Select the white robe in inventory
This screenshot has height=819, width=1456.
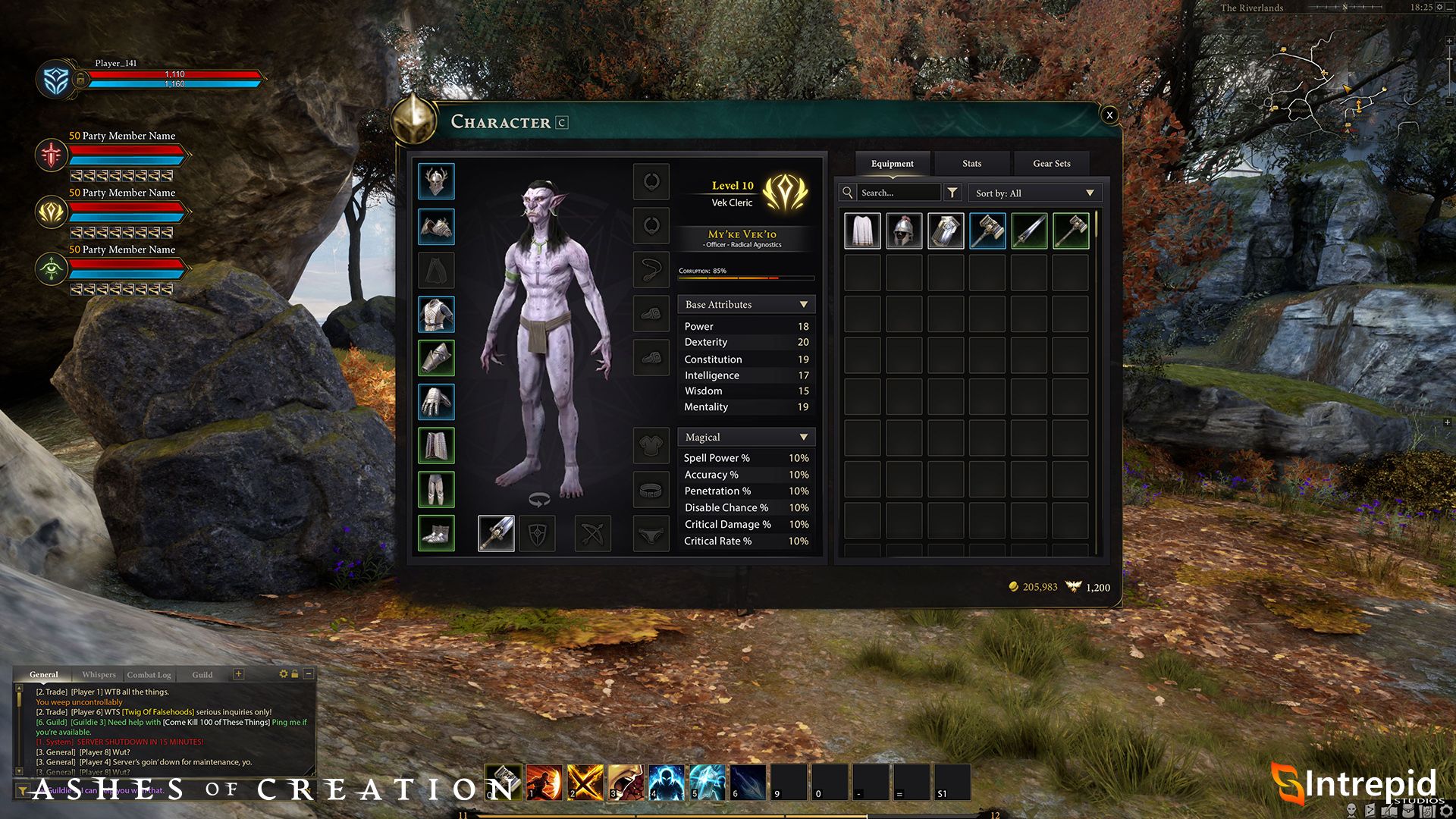862,231
